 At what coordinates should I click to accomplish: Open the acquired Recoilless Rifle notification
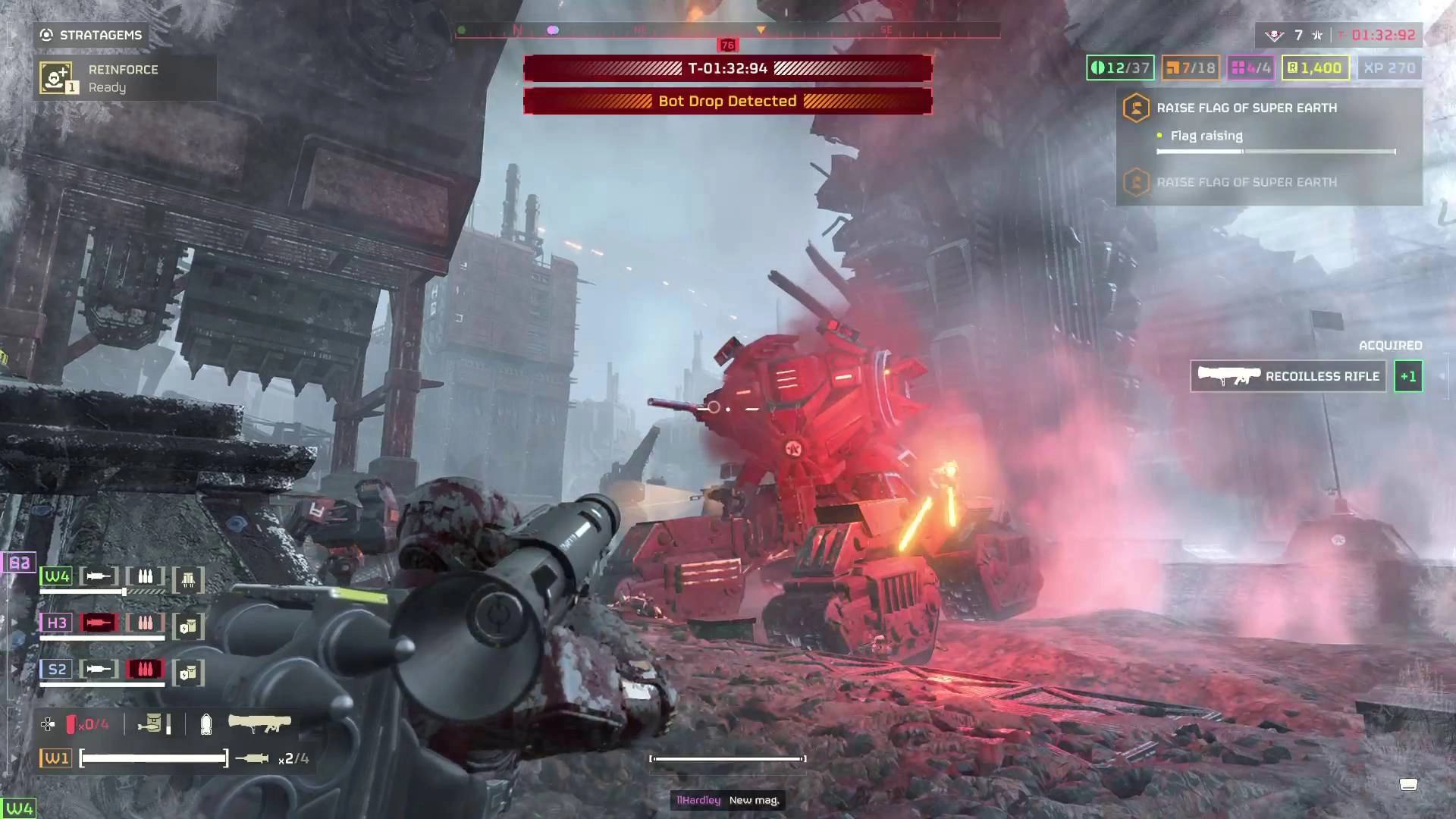(1288, 376)
